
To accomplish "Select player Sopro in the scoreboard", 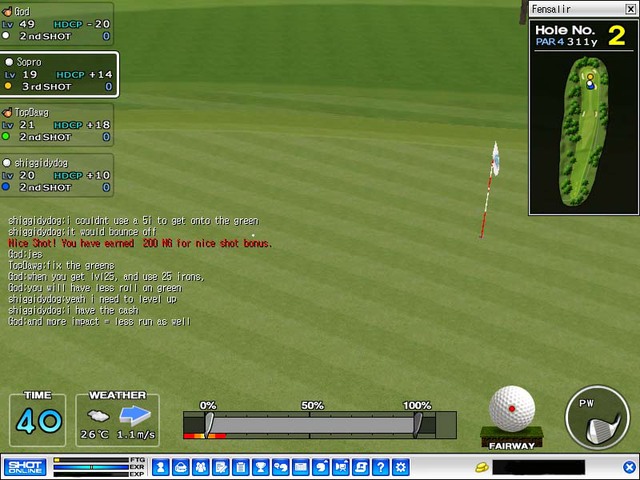I will 58,74.
